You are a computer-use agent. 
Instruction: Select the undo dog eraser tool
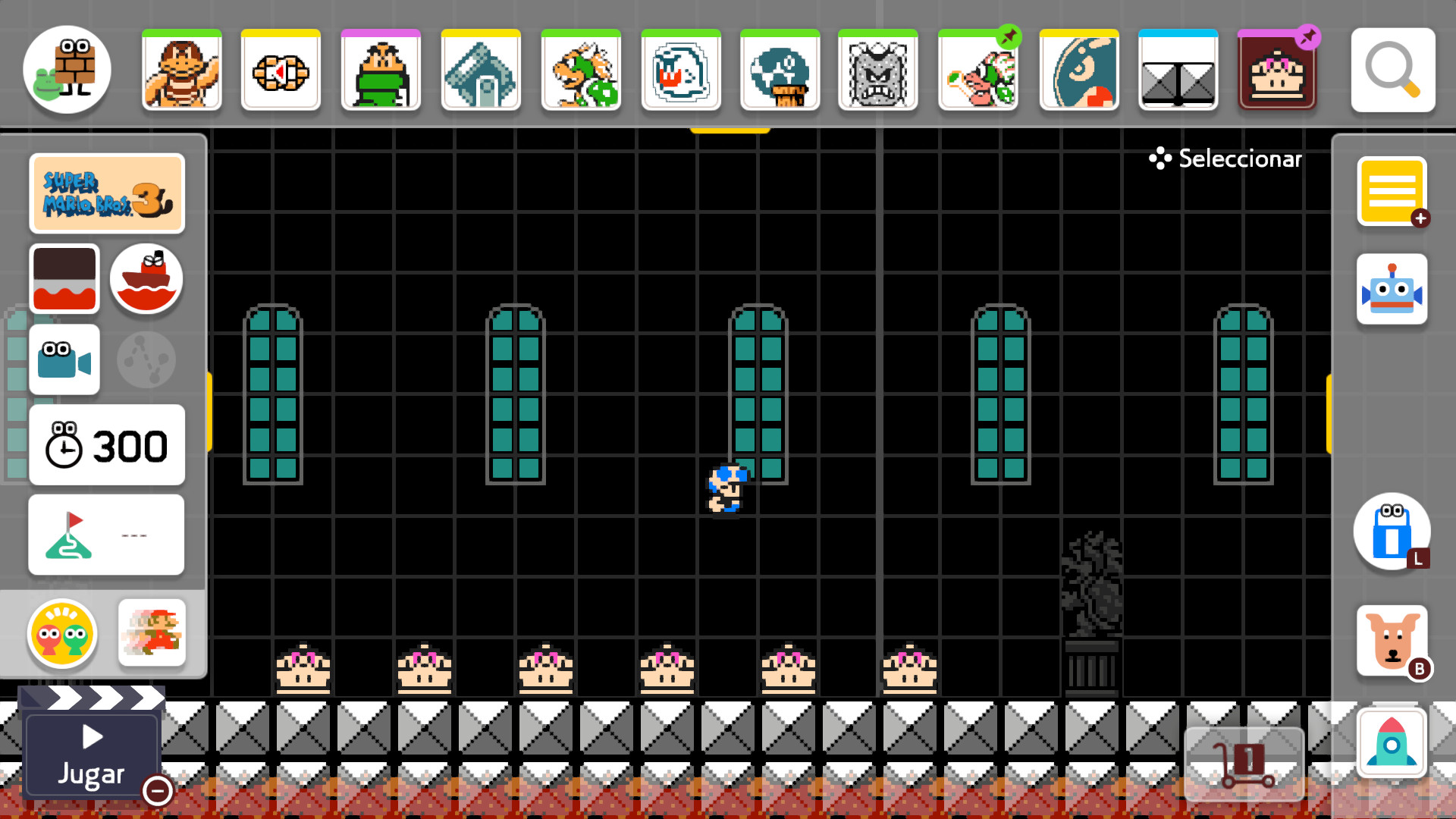tap(1392, 641)
